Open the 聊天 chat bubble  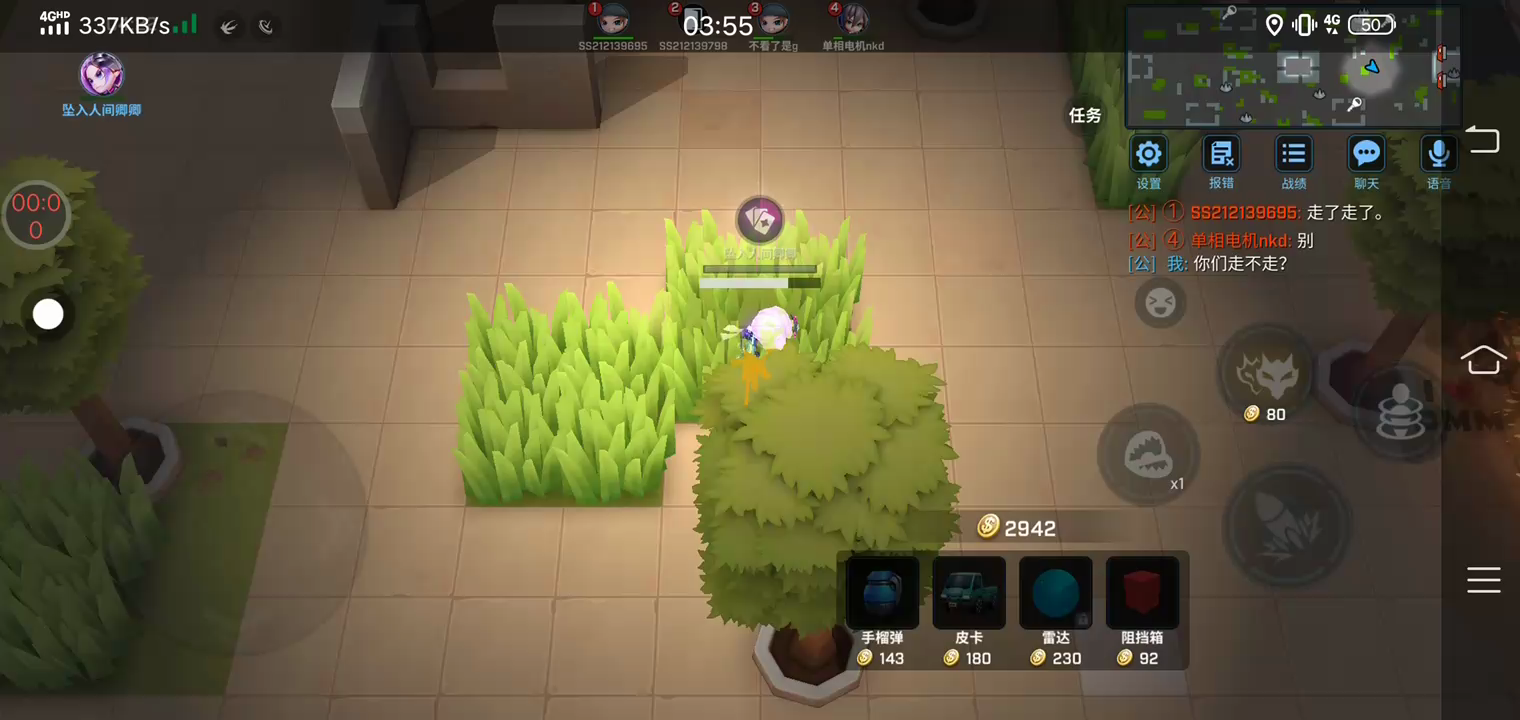1366,154
